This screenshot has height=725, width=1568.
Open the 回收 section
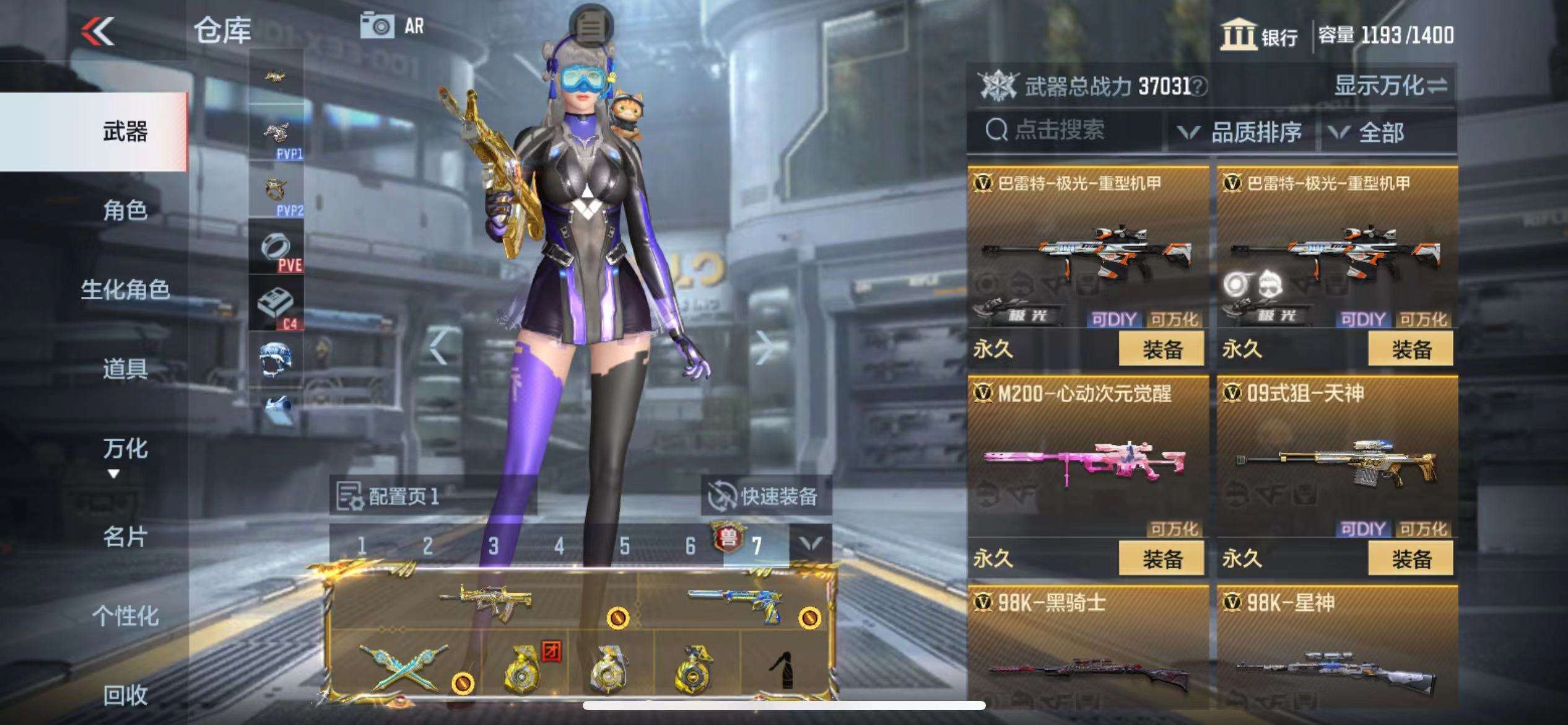[x=125, y=695]
